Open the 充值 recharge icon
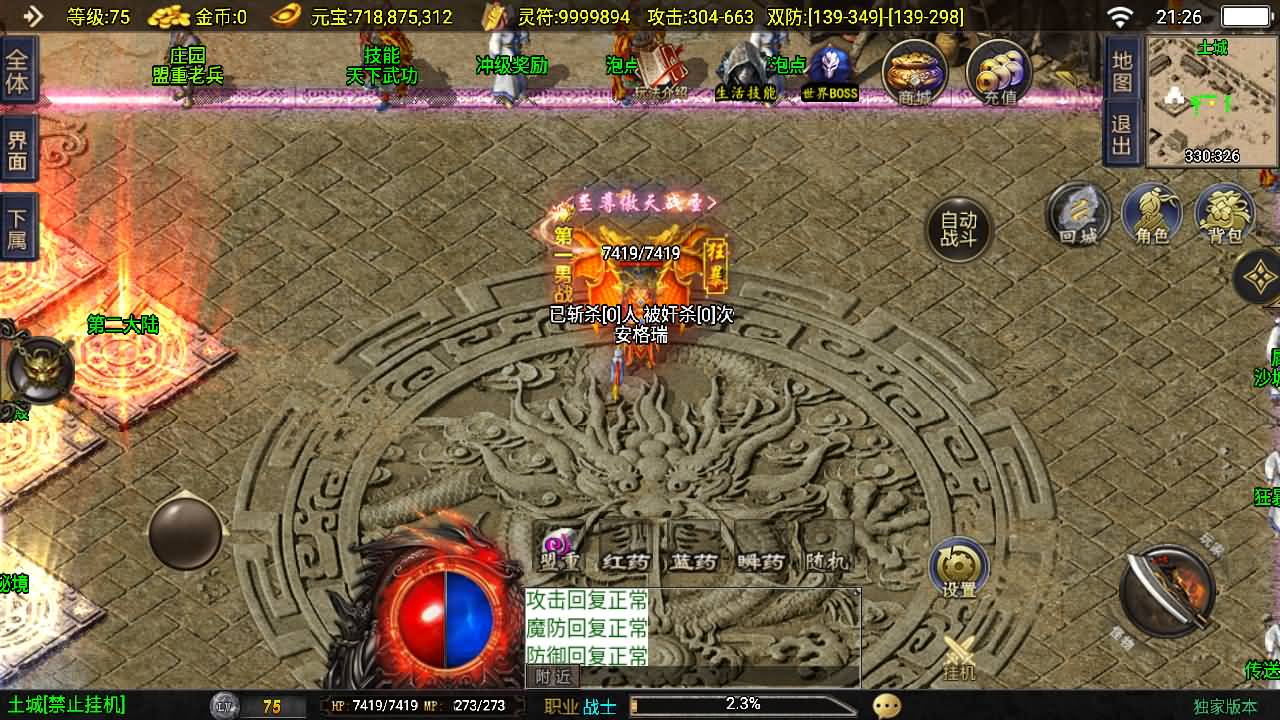 (997, 70)
